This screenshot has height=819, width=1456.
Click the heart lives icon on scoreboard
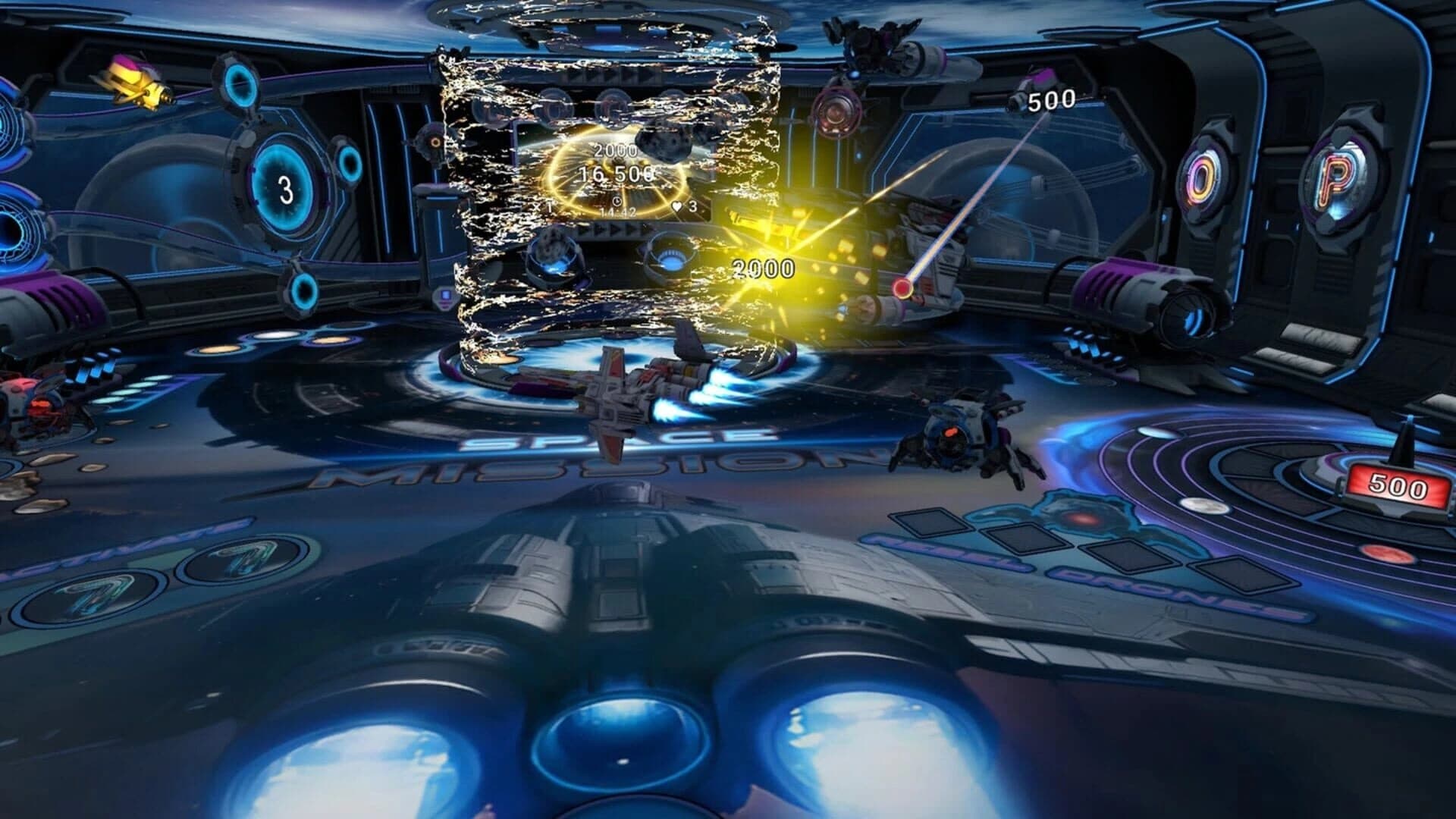point(676,206)
